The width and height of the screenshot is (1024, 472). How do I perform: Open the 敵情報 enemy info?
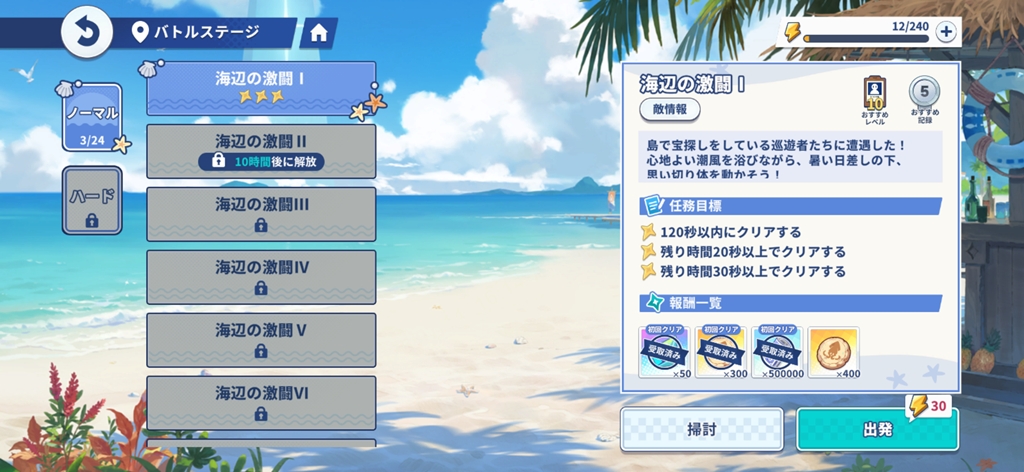670,109
